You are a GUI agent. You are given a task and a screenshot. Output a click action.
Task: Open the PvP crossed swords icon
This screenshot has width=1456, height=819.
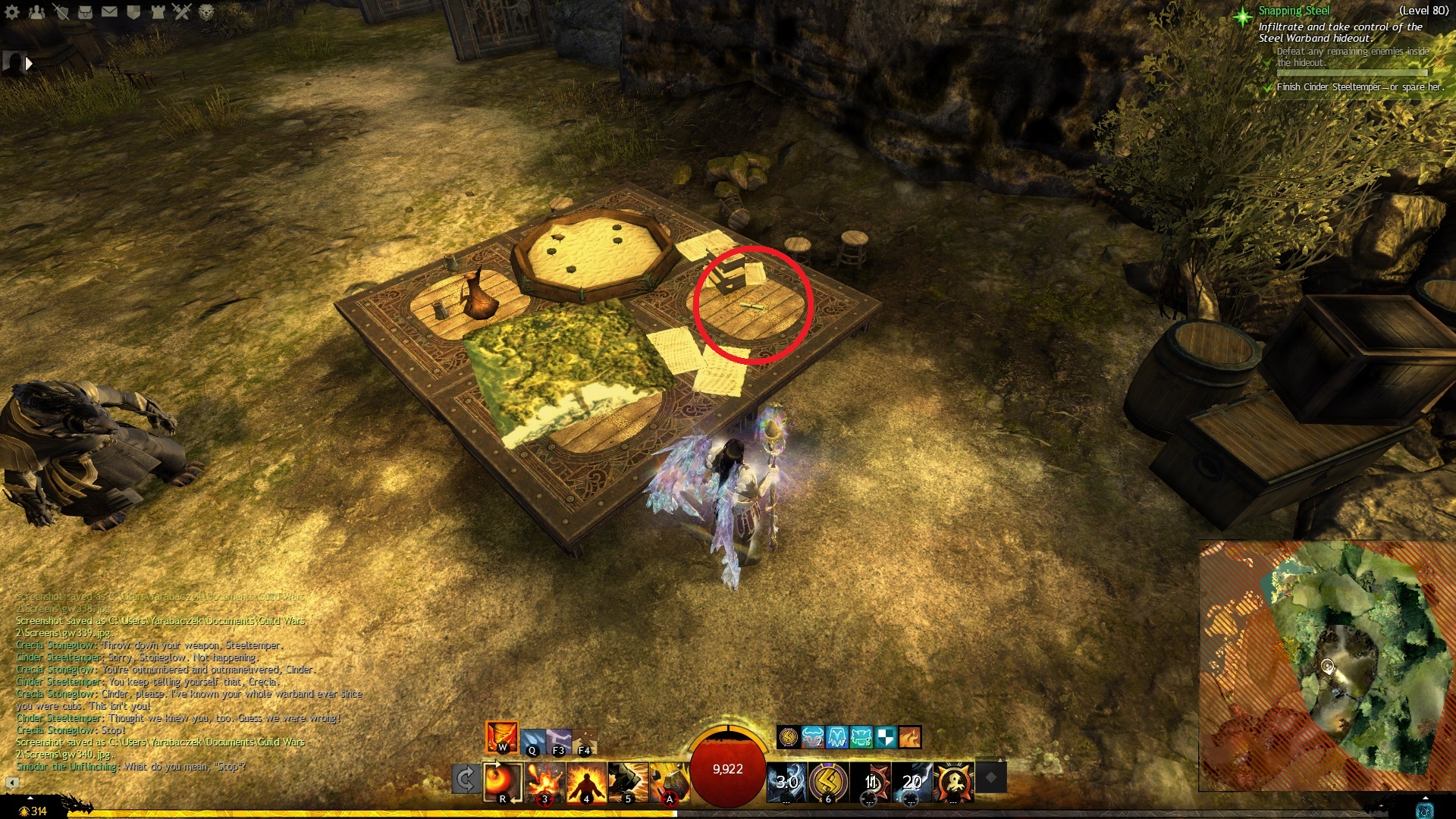tap(182, 11)
